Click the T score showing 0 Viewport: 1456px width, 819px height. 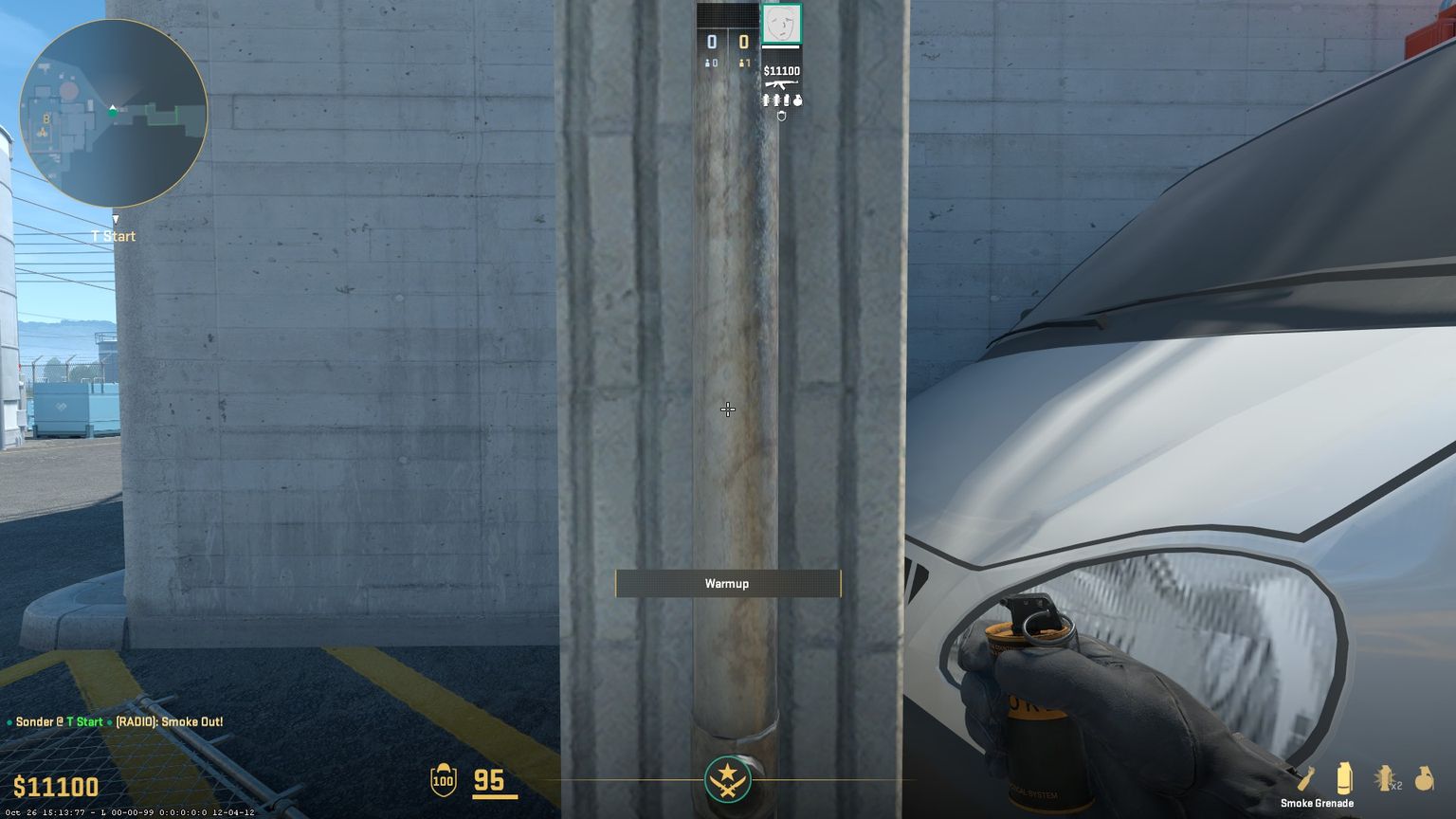tap(742, 41)
